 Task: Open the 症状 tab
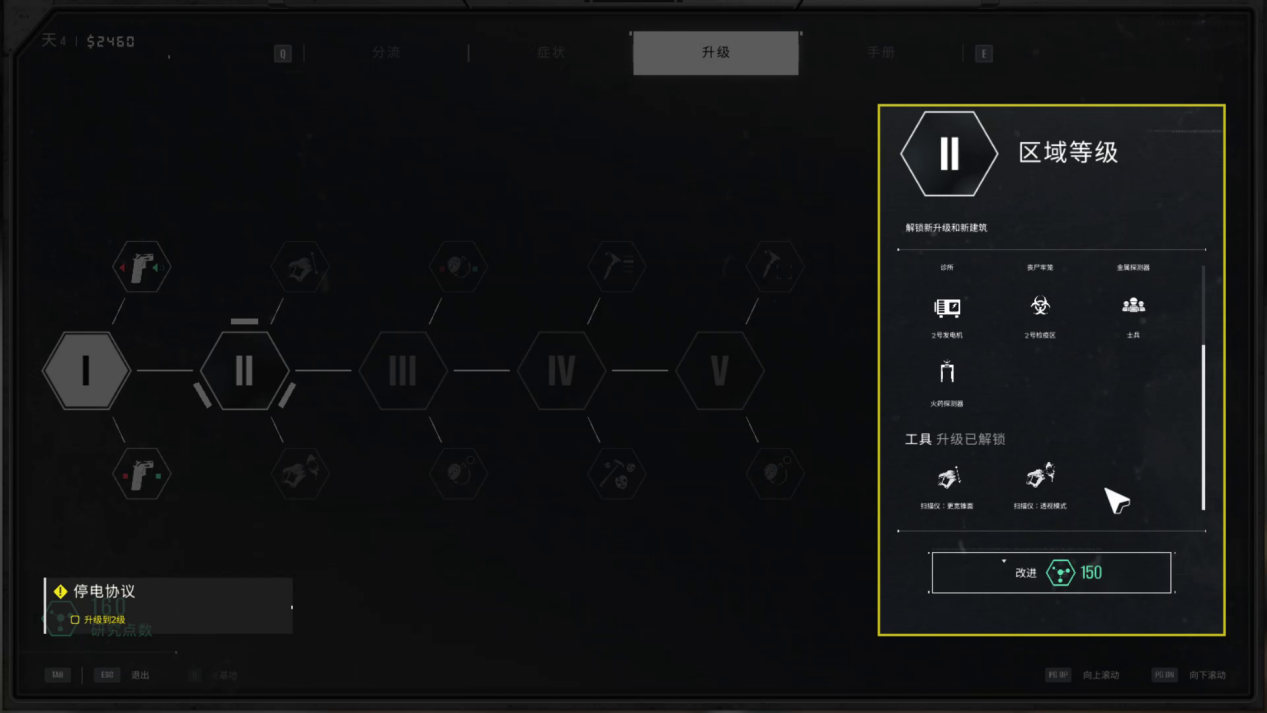(x=551, y=53)
